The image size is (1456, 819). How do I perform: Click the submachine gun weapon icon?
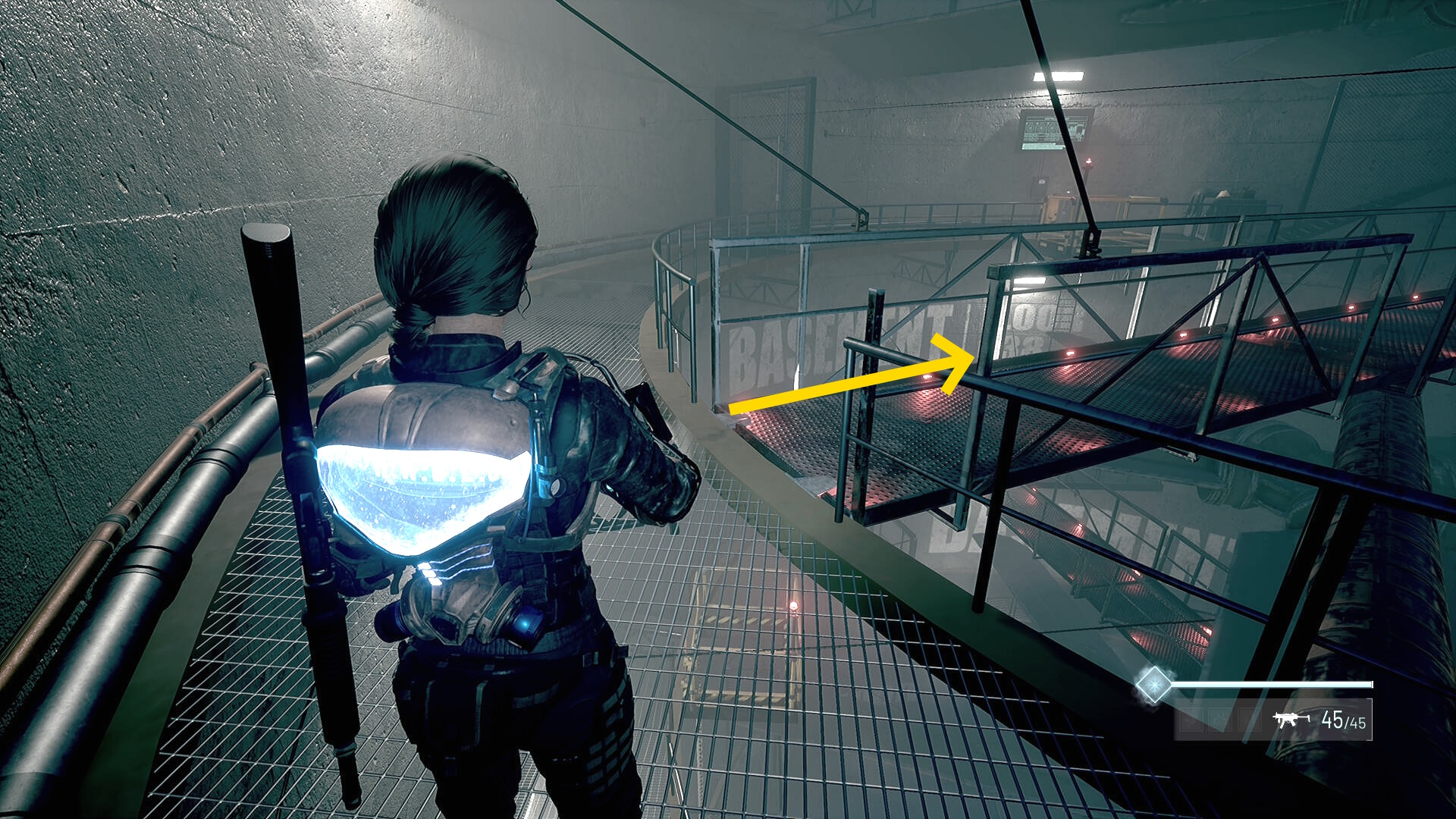1290,719
